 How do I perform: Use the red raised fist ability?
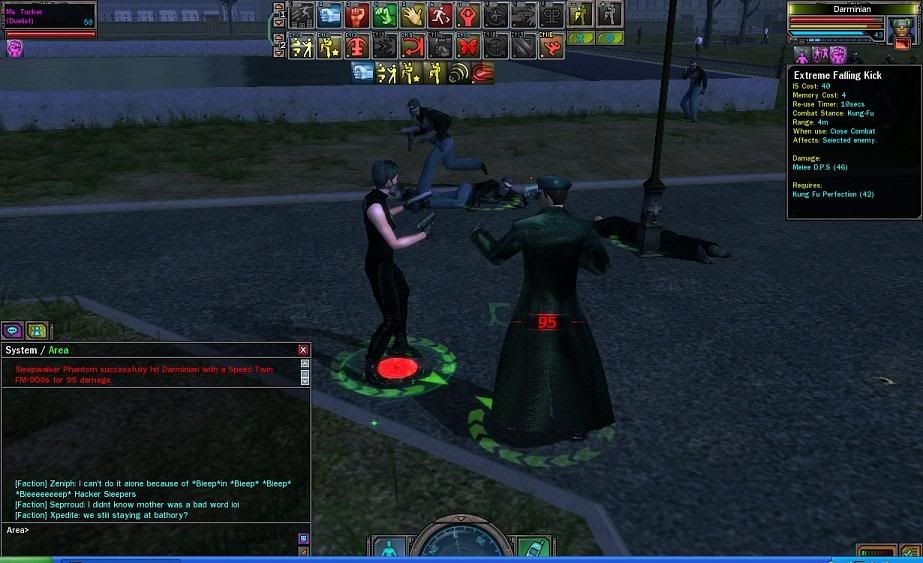click(358, 15)
